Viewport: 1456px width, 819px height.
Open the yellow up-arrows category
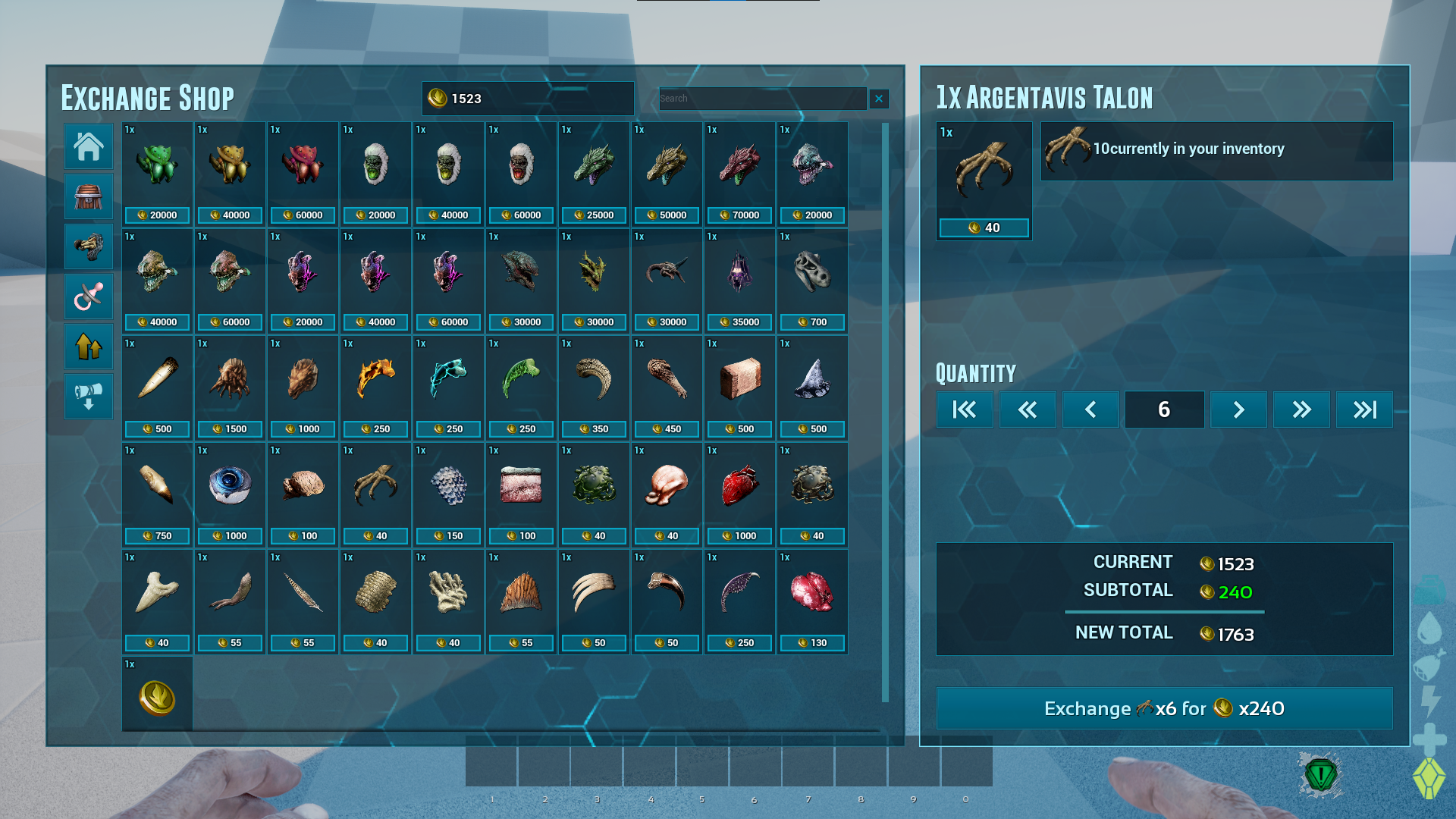pos(89,347)
